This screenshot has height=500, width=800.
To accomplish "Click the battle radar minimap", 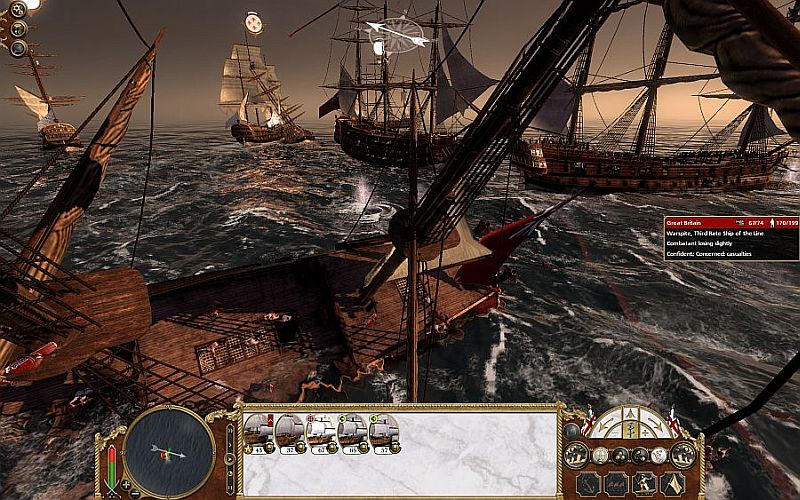I will (x=170, y=452).
